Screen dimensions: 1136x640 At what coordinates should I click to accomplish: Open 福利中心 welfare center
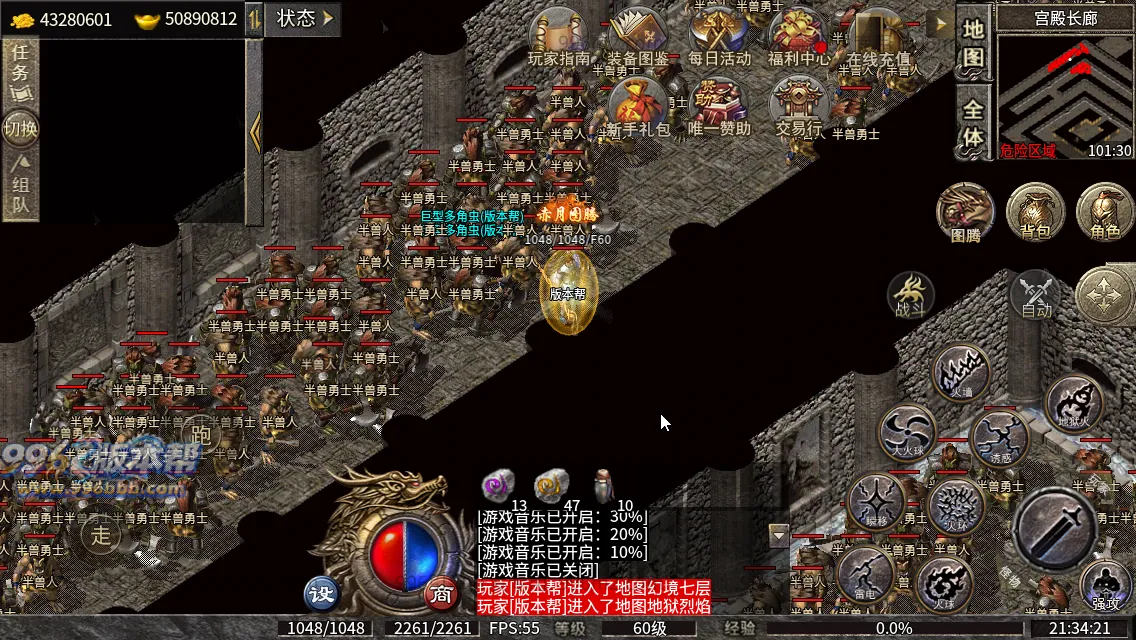point(798,38)
